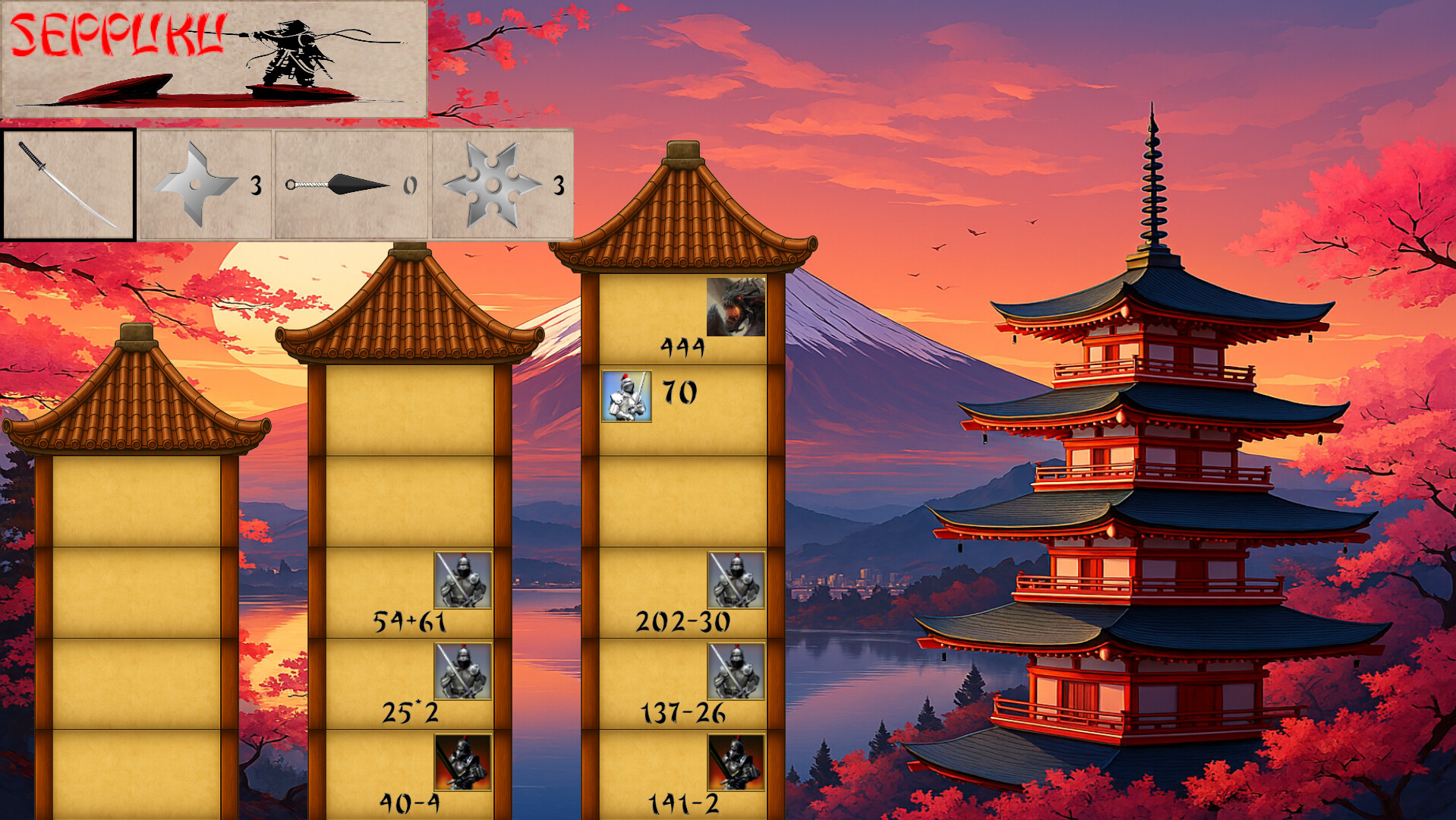Pick the six-pointed shuriken with round holes
Viewport: 1456px width, 820px height.
[x=501, y=185]
